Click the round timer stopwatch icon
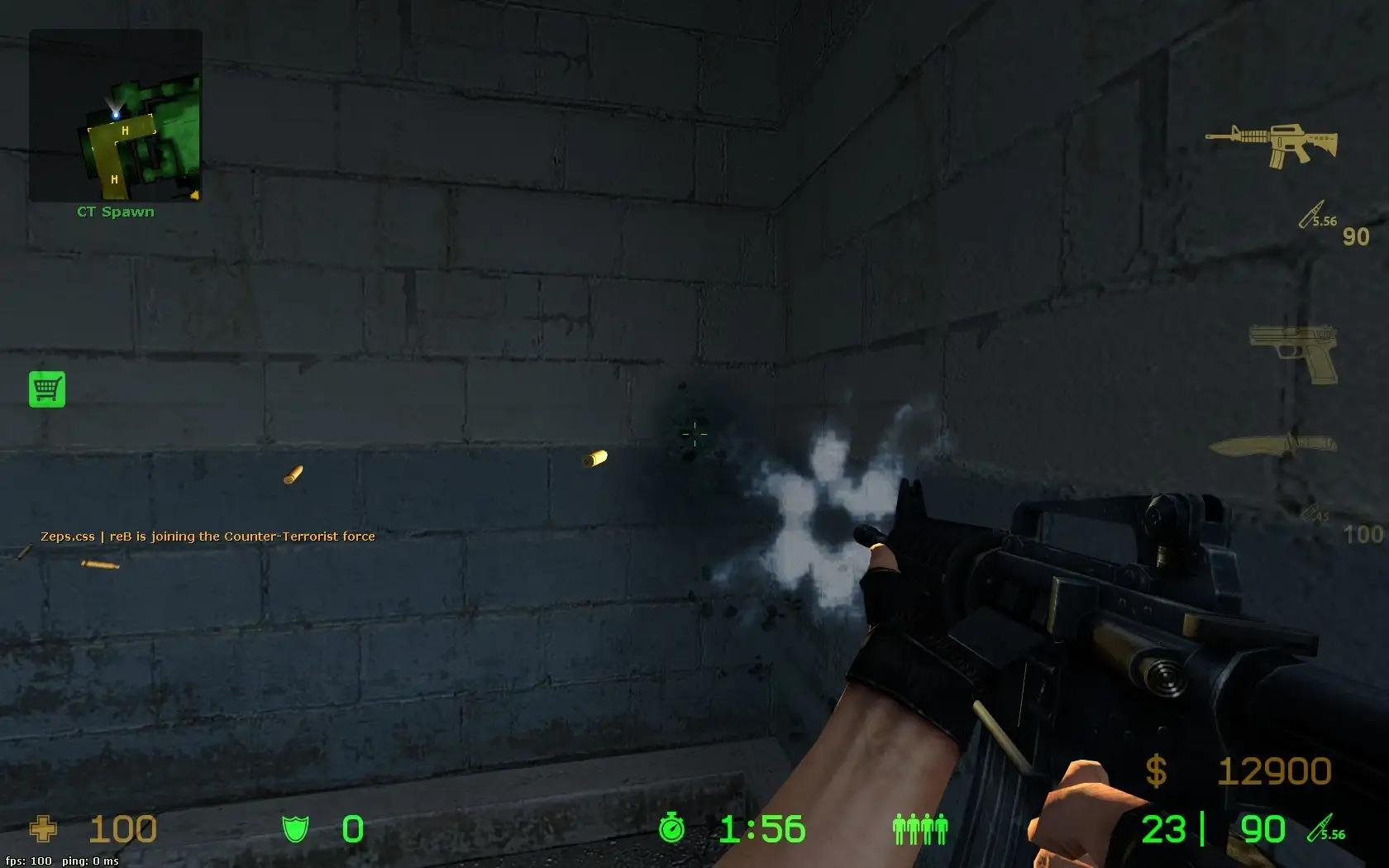 [x=672, y=829]
